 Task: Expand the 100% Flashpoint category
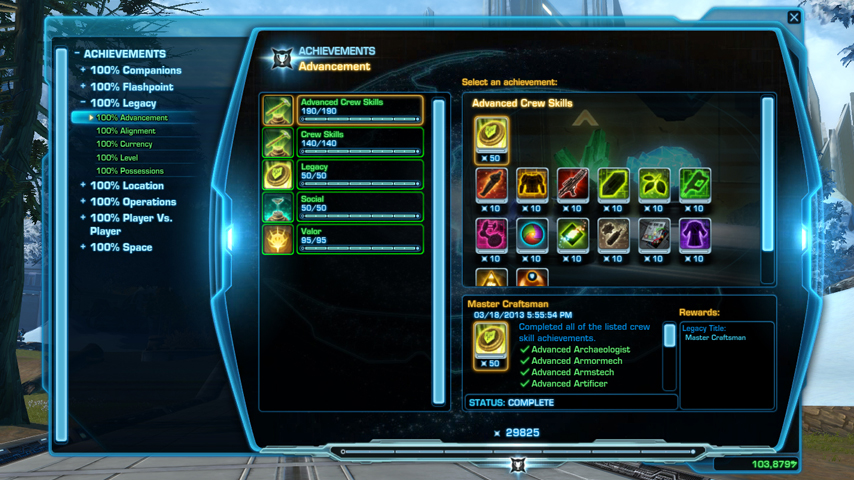coord(131,87)
